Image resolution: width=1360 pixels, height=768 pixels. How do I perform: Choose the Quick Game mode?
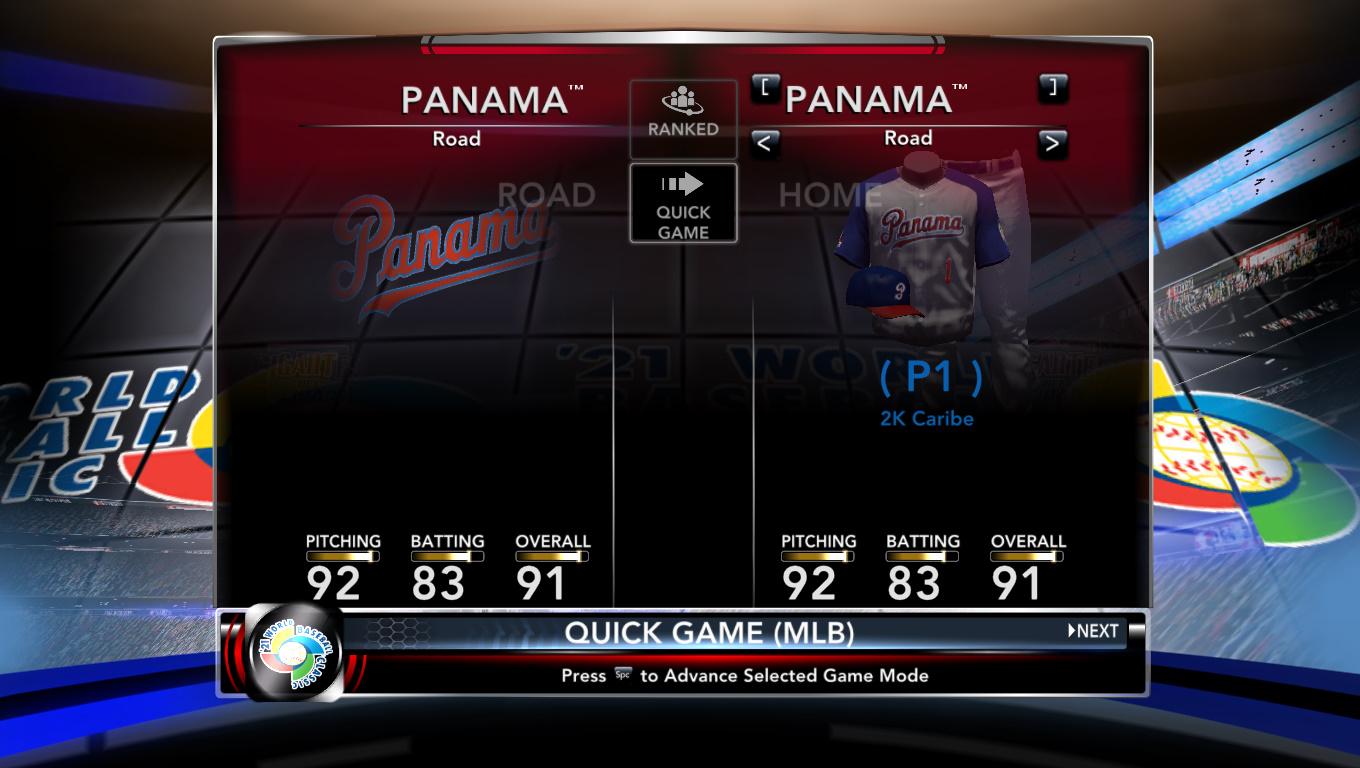click(683, 203)
